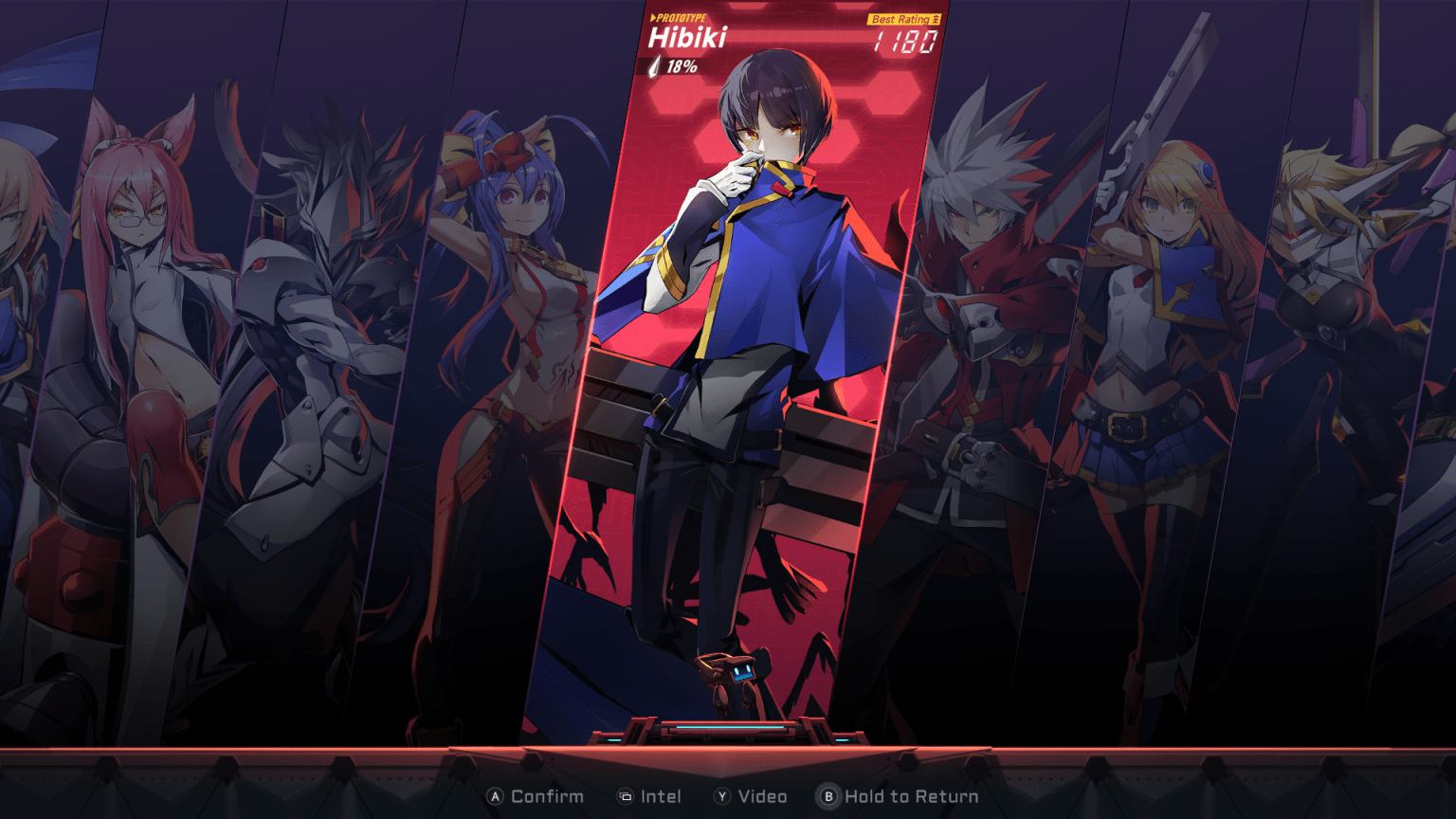
Task: Click the B button icon before Hold to Return
Action: click(x=829, y=797)
